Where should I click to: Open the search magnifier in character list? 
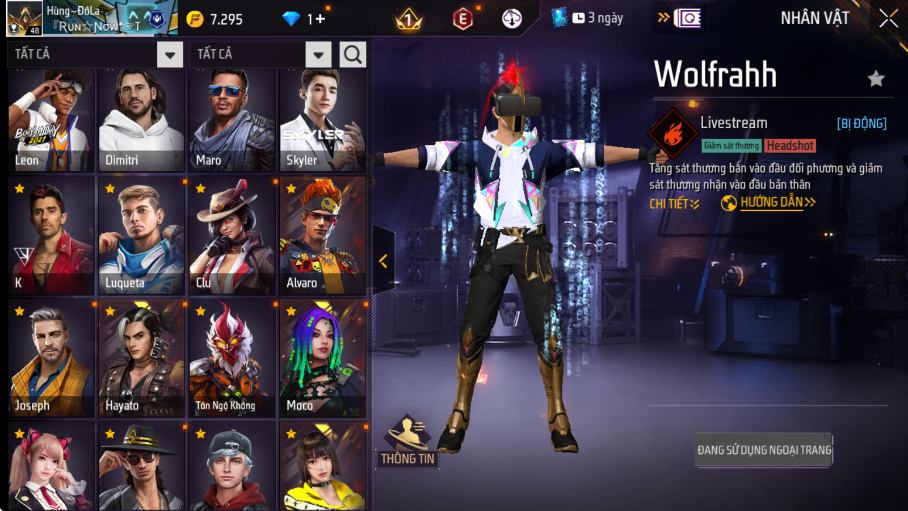352,54
